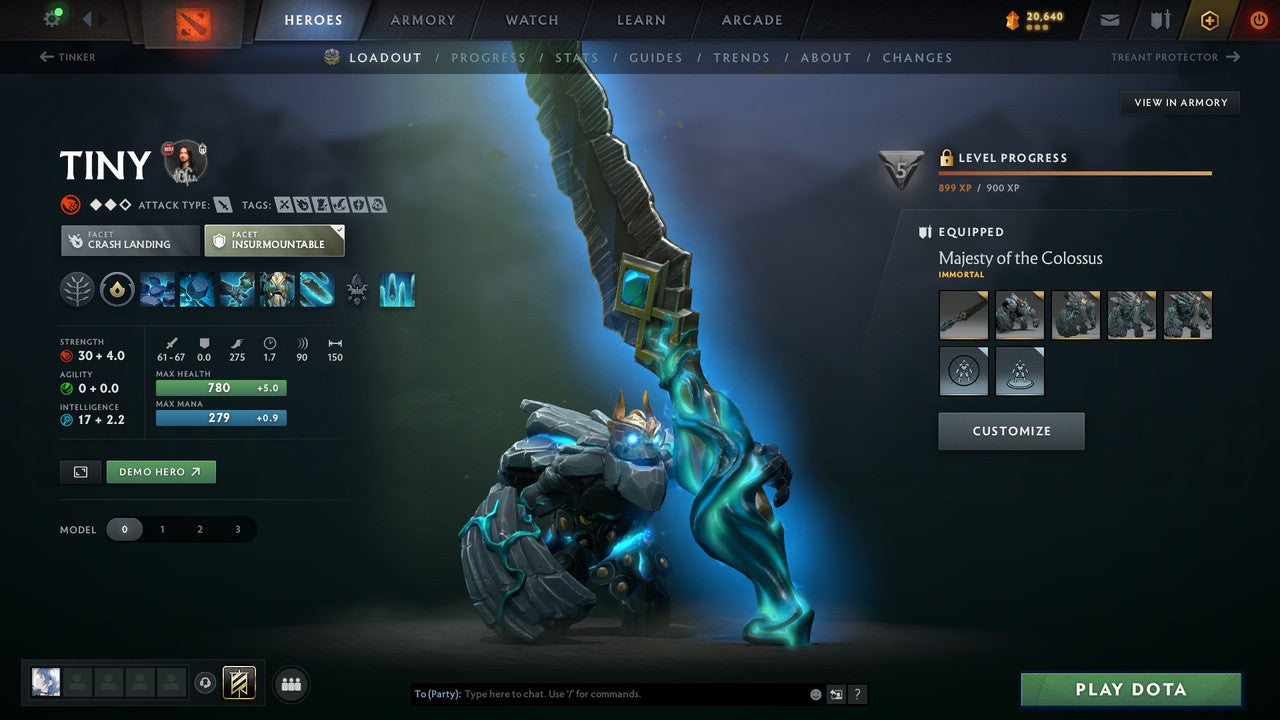The height and width of the screenshot is (720, 1280).
Task: Open the friends list icon near the chat bar
Action: tap(290, 684)
